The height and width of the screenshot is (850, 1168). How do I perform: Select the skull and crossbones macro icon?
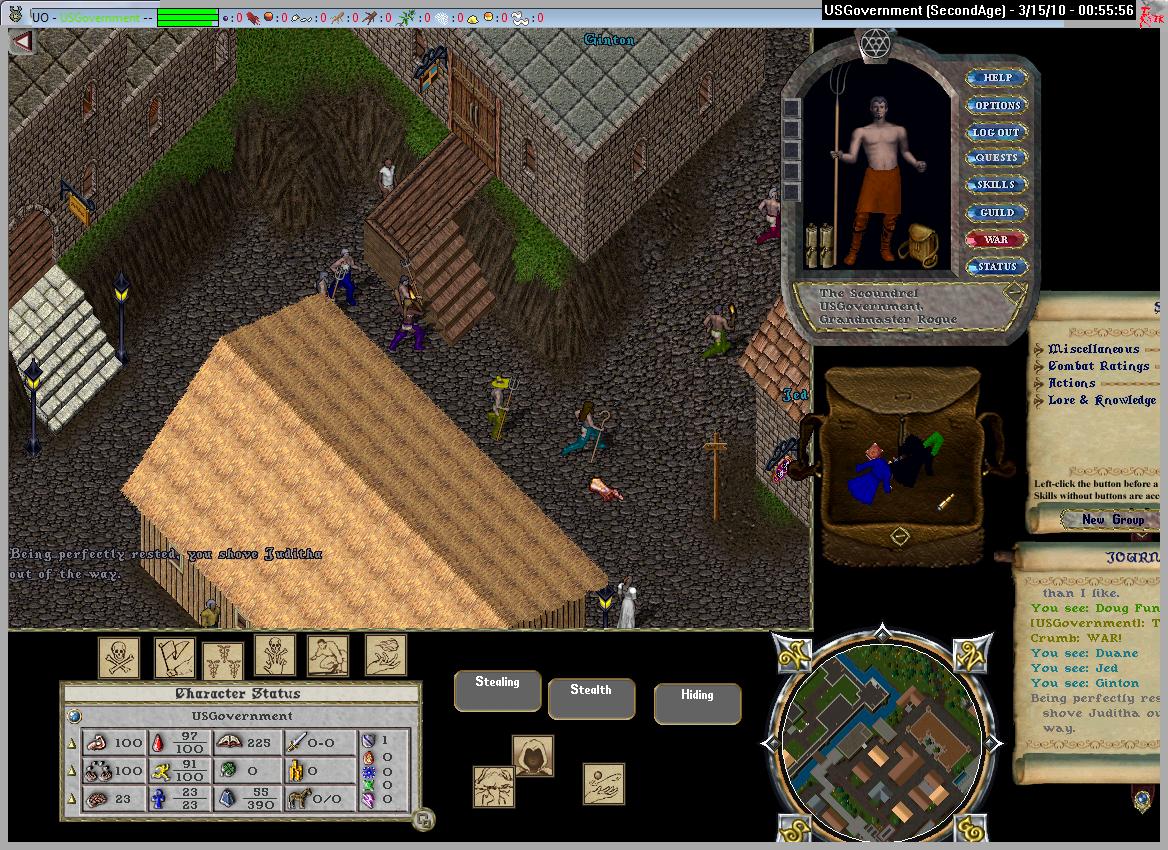point(118,657)
